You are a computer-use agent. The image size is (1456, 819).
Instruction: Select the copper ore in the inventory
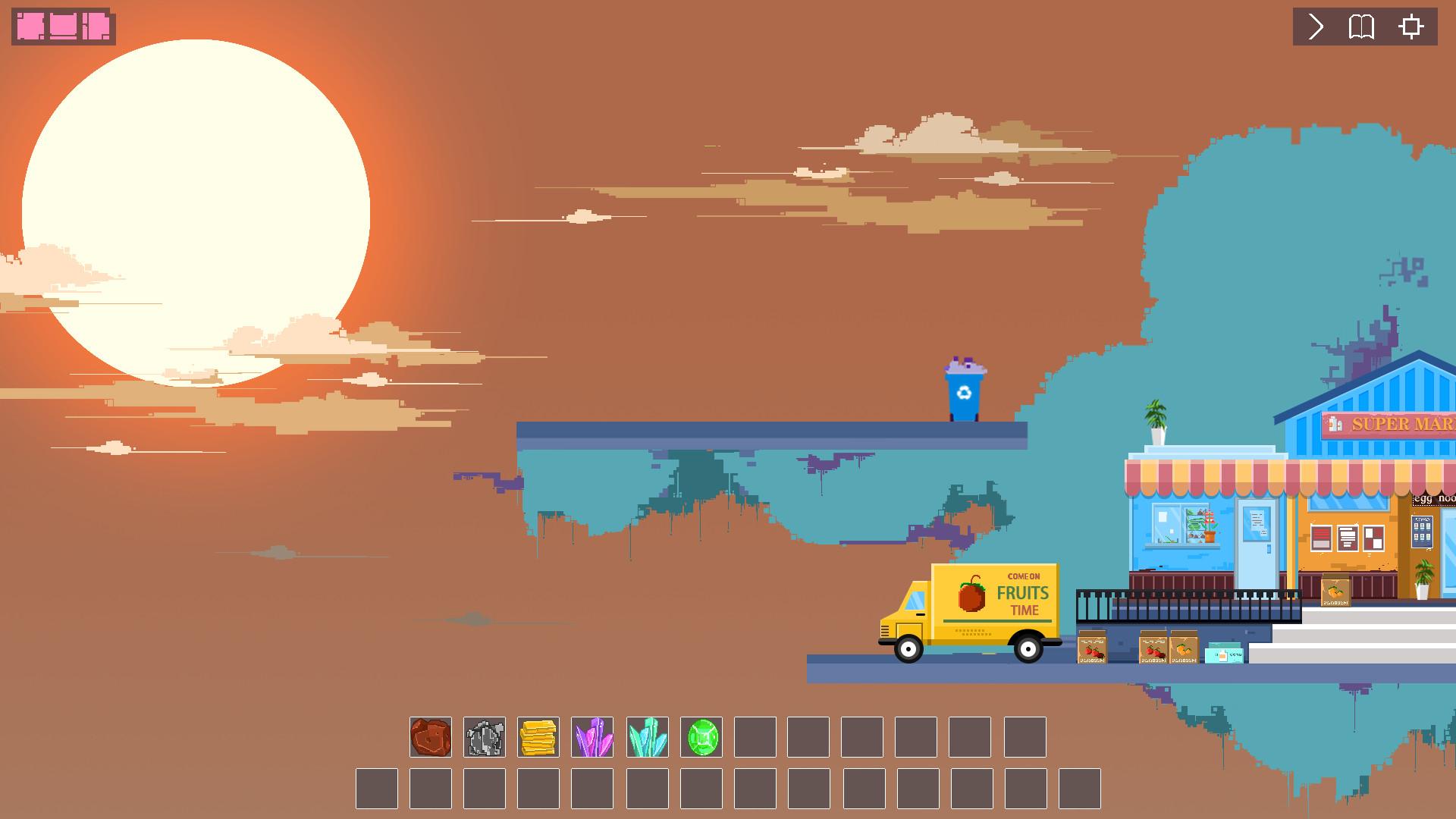[x=430, y=736]
